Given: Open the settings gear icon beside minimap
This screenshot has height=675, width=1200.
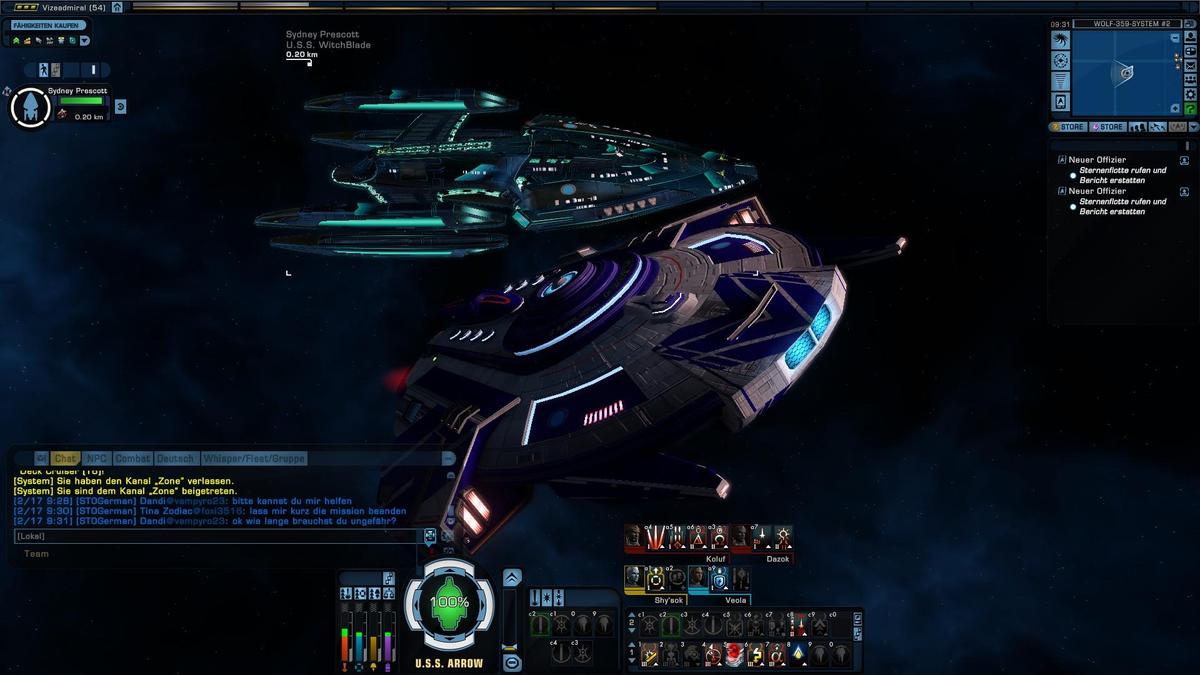Looking at the screenshot, I should coord(1191,94).
